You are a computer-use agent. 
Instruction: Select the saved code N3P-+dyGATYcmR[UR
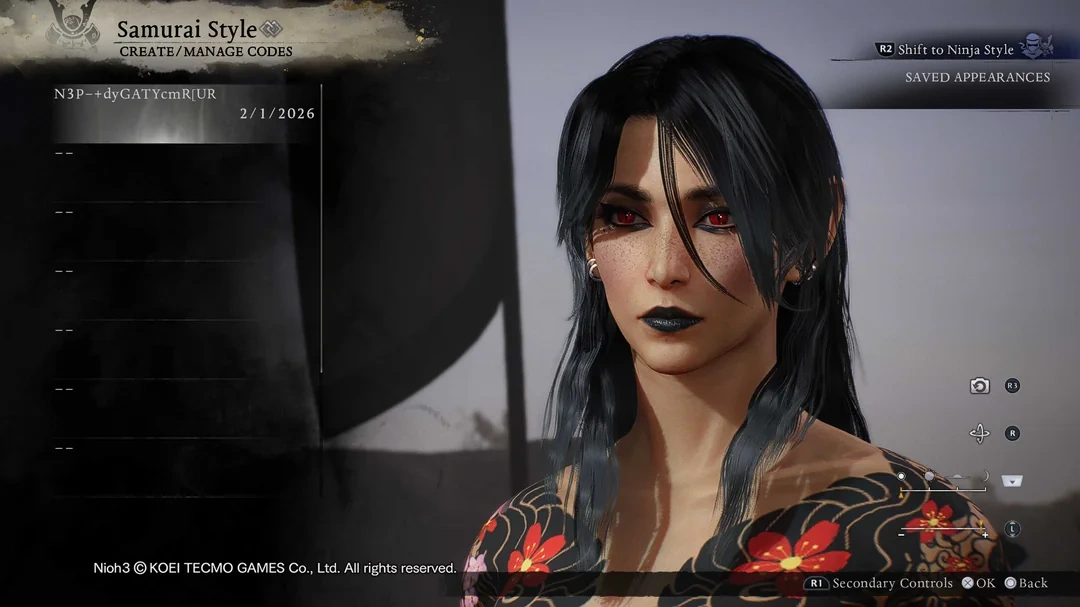coord(184,104)
